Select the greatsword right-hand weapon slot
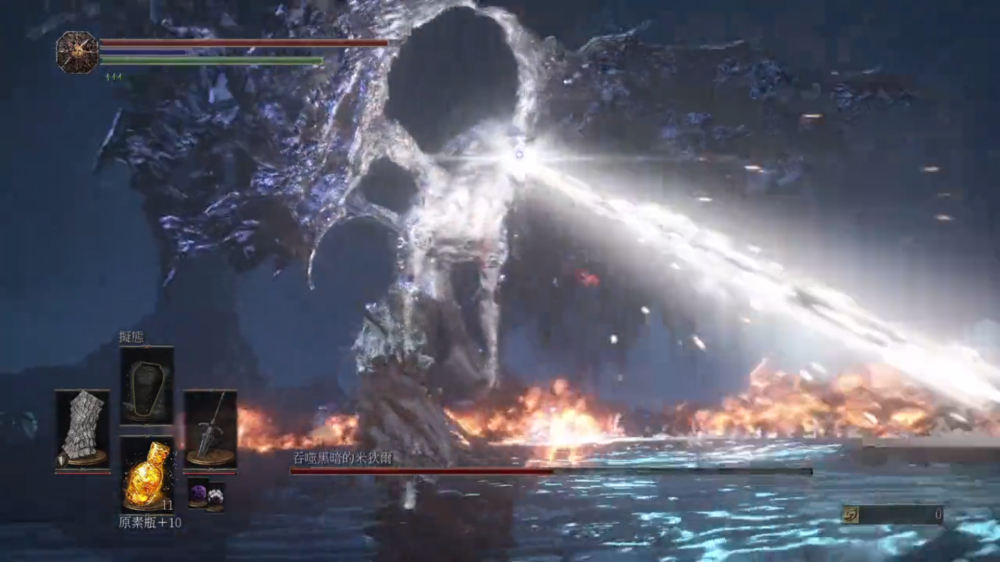Screen dimensions: 1000x562 pyautogui.click(x=210, y=428)
